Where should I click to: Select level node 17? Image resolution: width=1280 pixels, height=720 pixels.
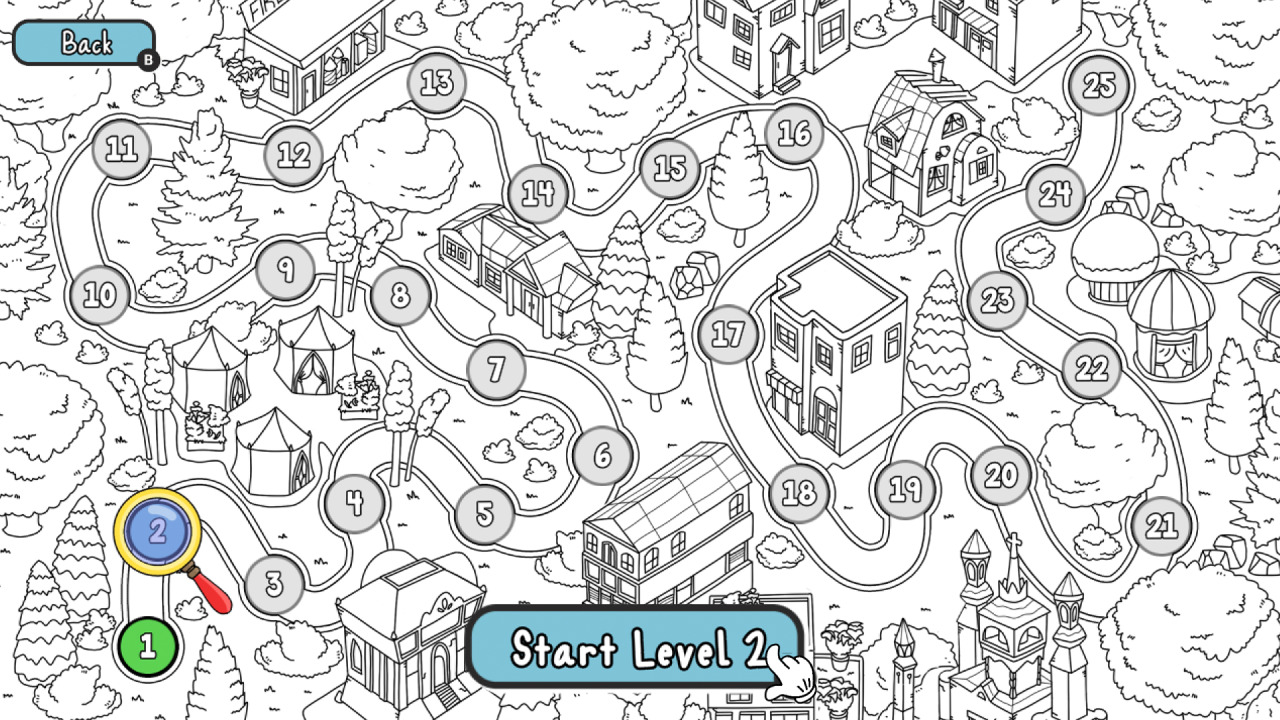(x=727, y=334)
